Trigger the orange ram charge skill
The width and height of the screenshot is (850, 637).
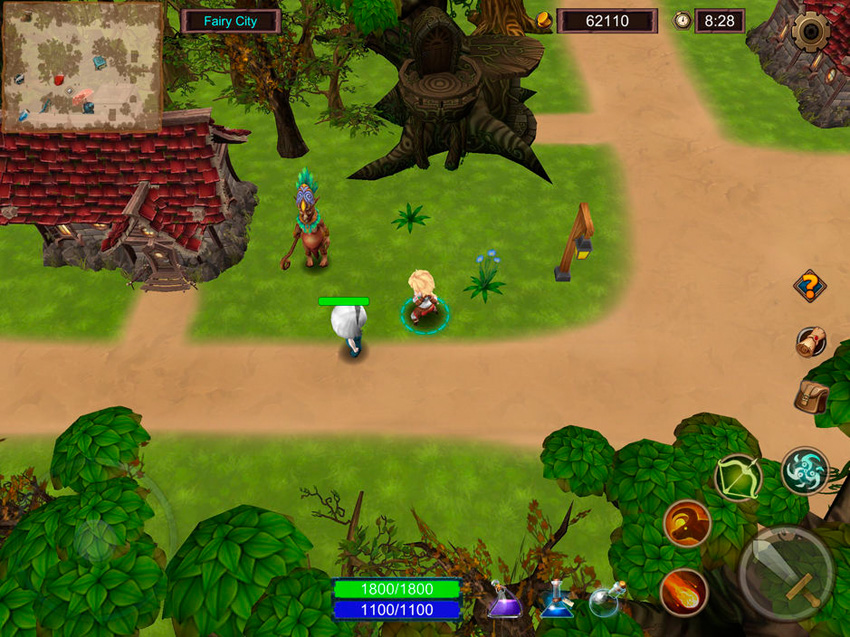tap(687, 523)
